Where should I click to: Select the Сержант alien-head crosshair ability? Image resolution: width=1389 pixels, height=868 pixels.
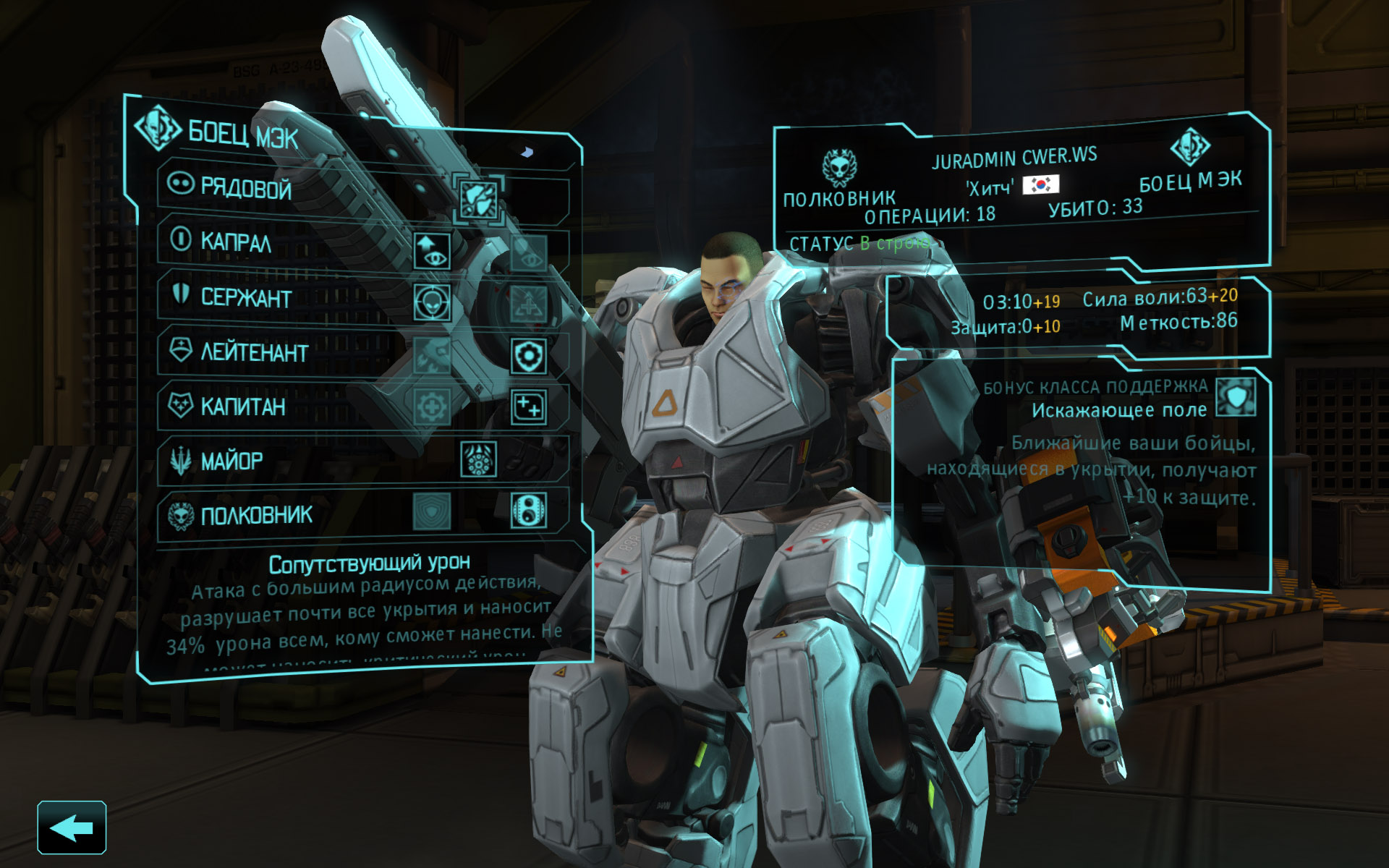(432, 302)
